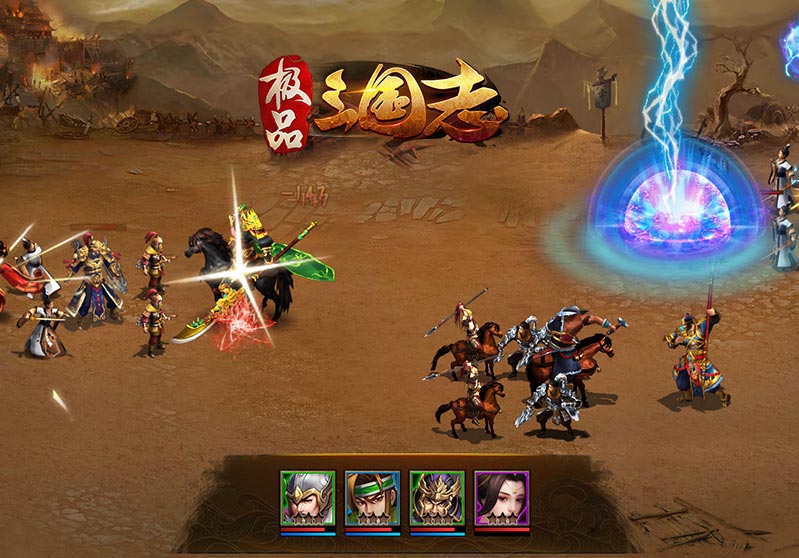799x558 pixels.
Task: Pick the dark-haired lady hero portrait
Action: (x=501, y=497)
